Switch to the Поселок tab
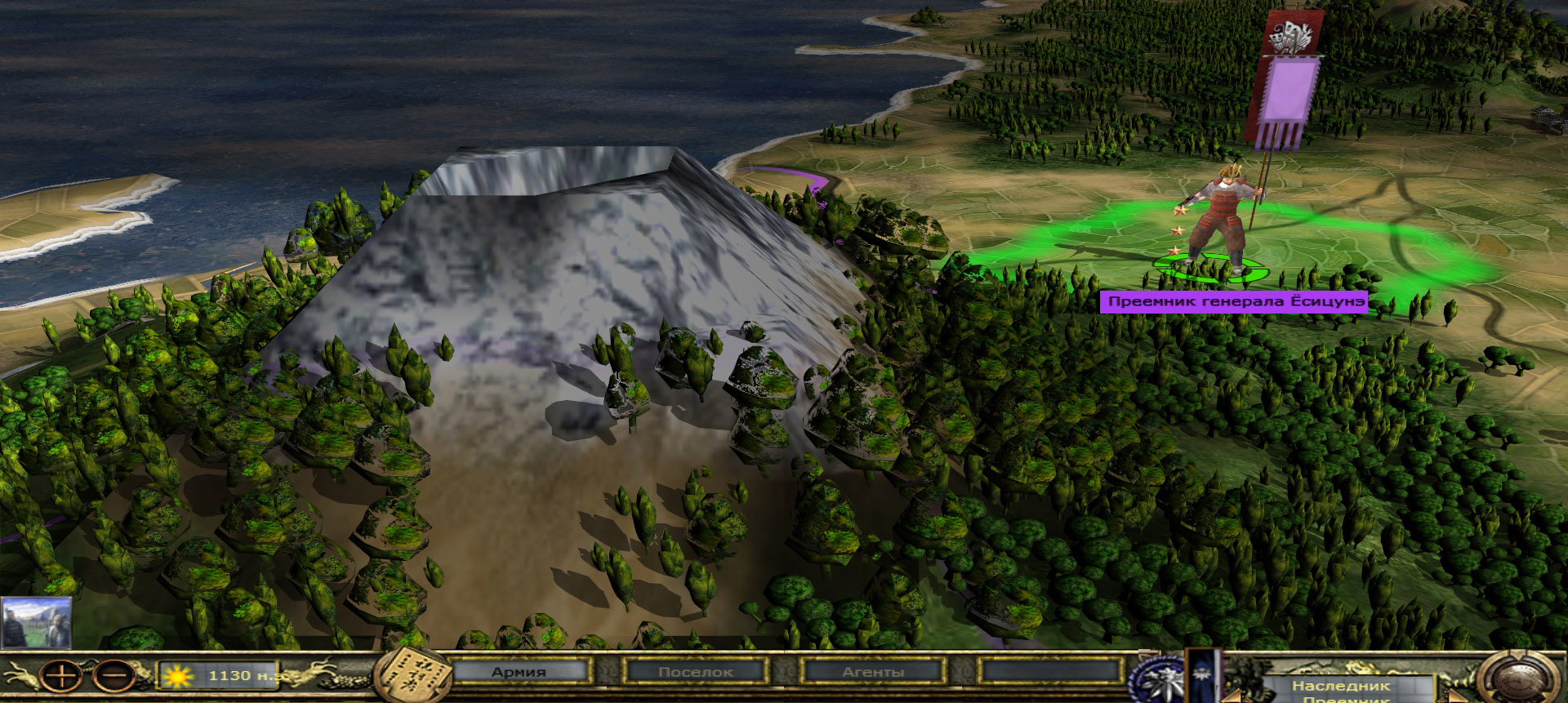1568x703 pixels. 696,672
